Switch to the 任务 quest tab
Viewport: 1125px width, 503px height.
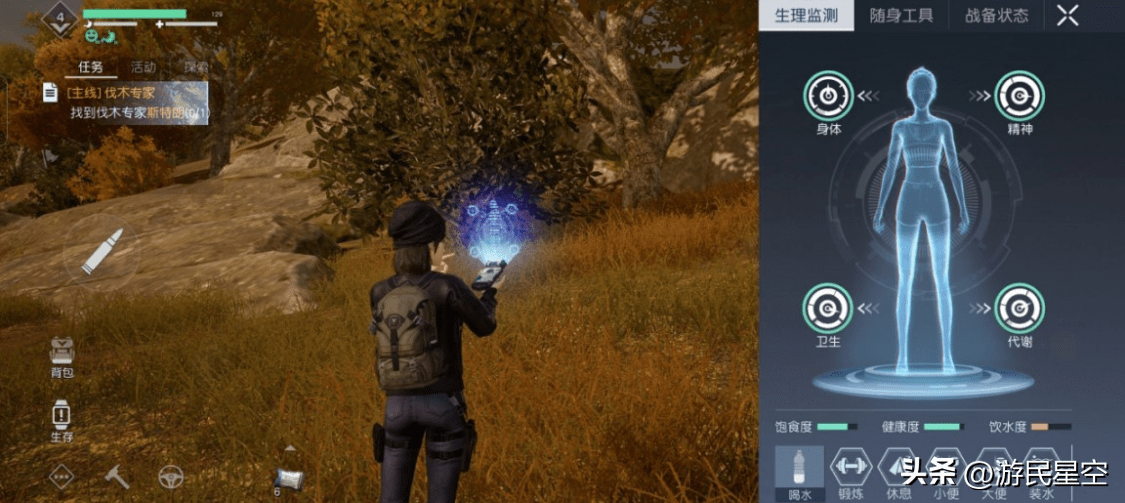90,67
